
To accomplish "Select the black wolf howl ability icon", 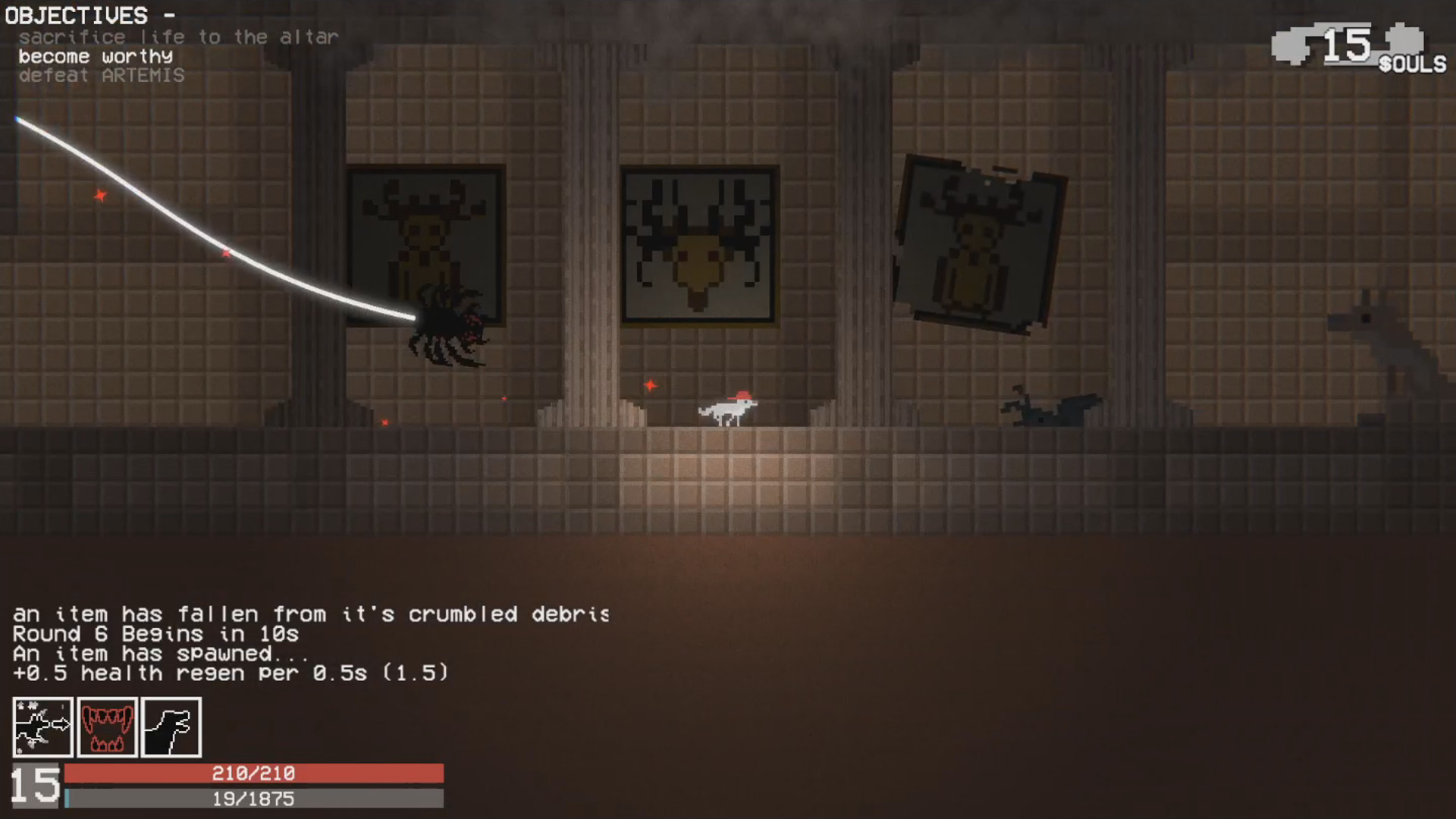I will [x=170, y=728].
